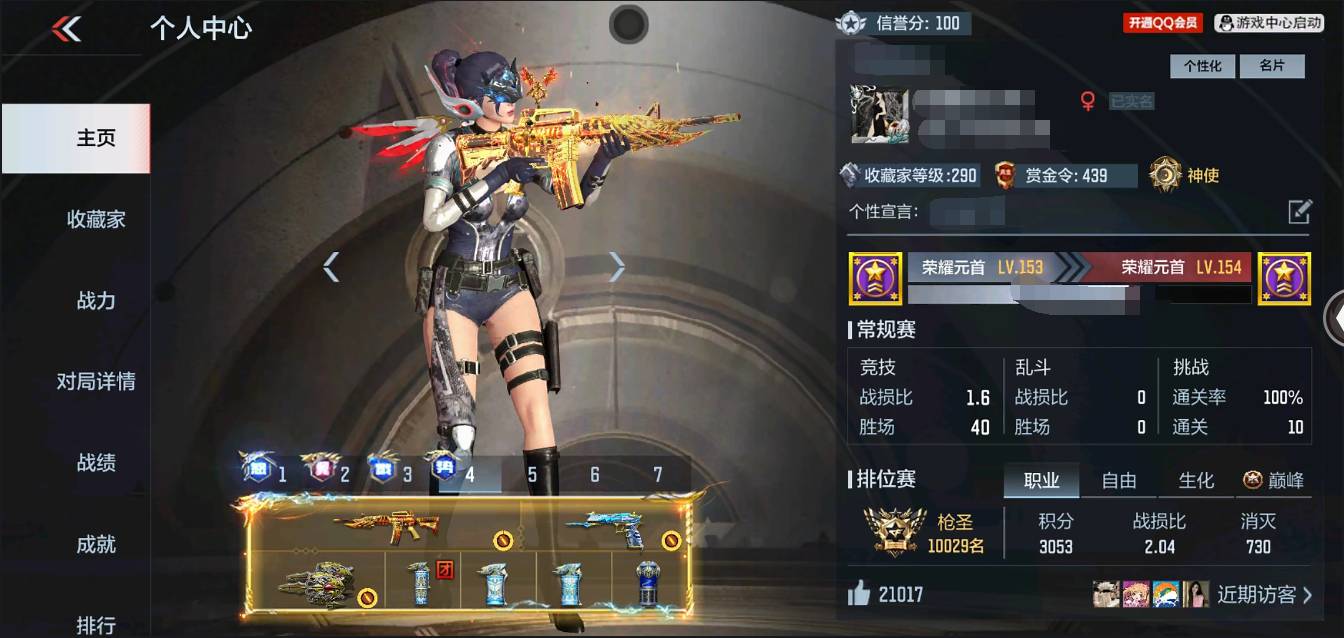Edit the 个性宣言 with the pencil icon
This screenshot has width=1344, height=638.
click(1299, 211)
